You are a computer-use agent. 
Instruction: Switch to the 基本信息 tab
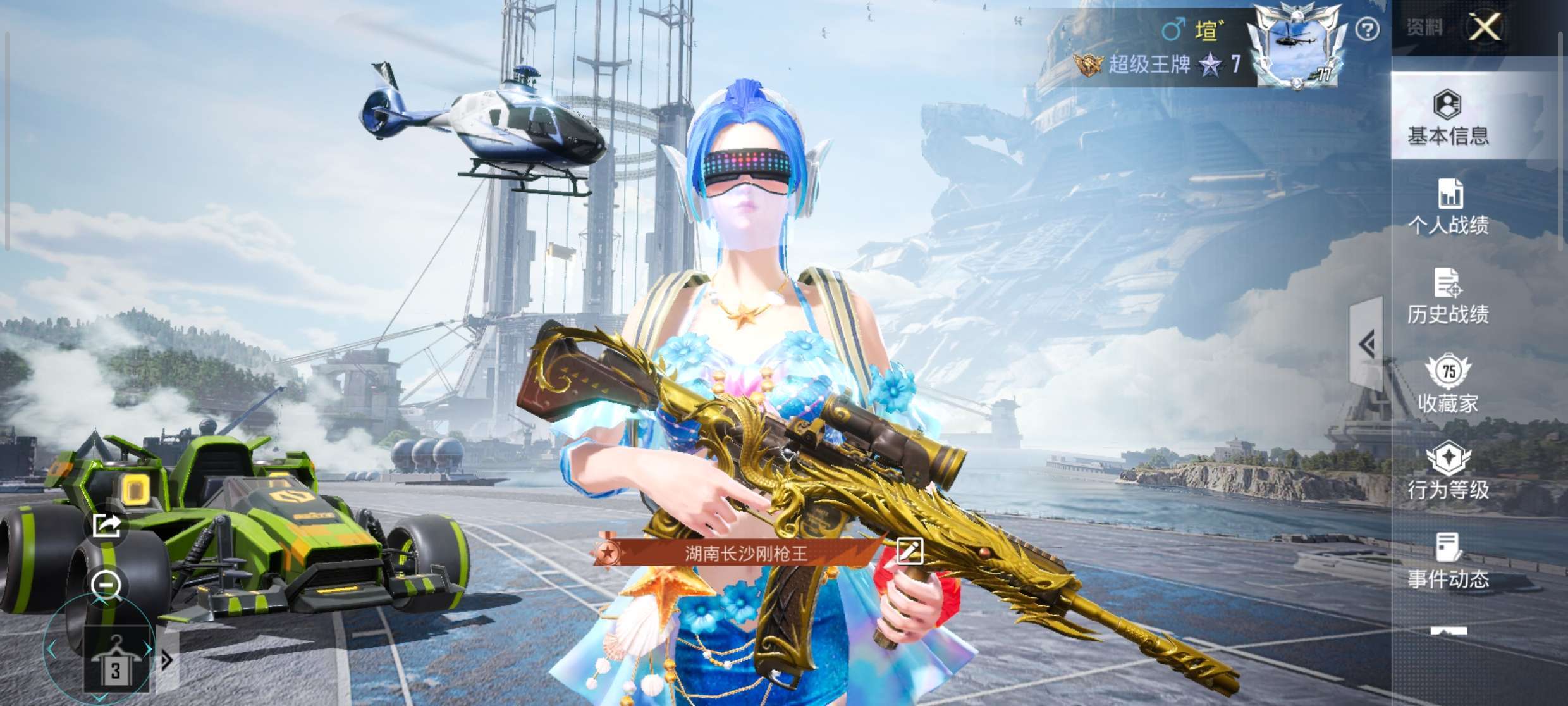(x=1448, y=118)
